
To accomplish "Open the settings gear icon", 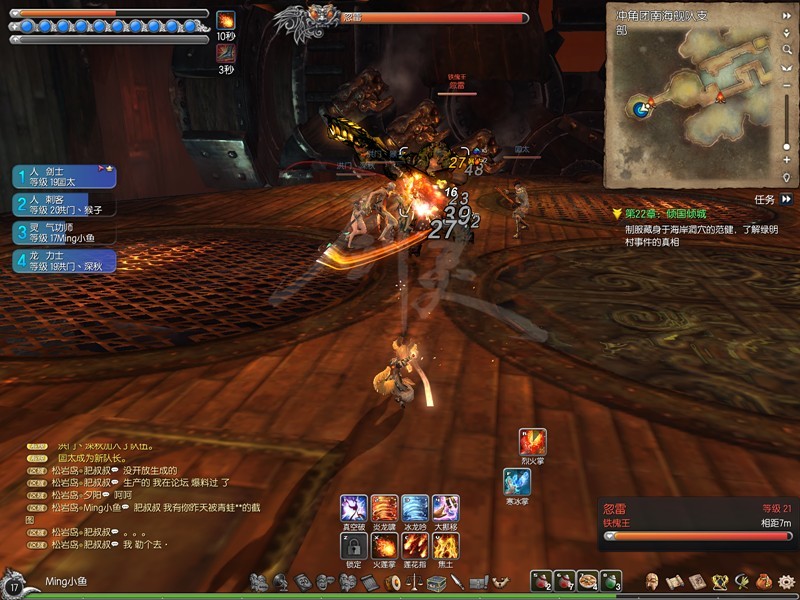I will [786, 581].
